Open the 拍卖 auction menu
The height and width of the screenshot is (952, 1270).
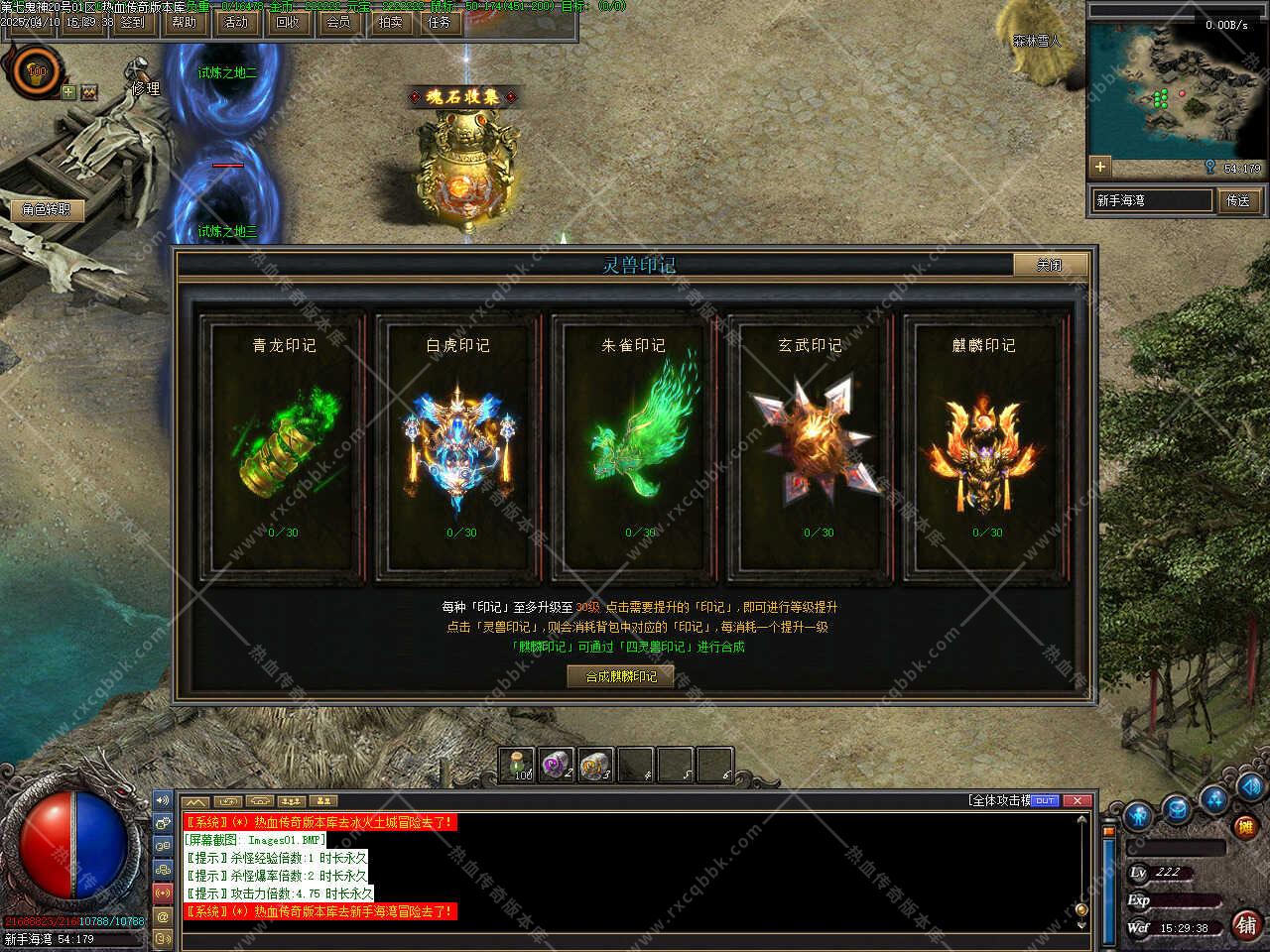coord(390,22)
